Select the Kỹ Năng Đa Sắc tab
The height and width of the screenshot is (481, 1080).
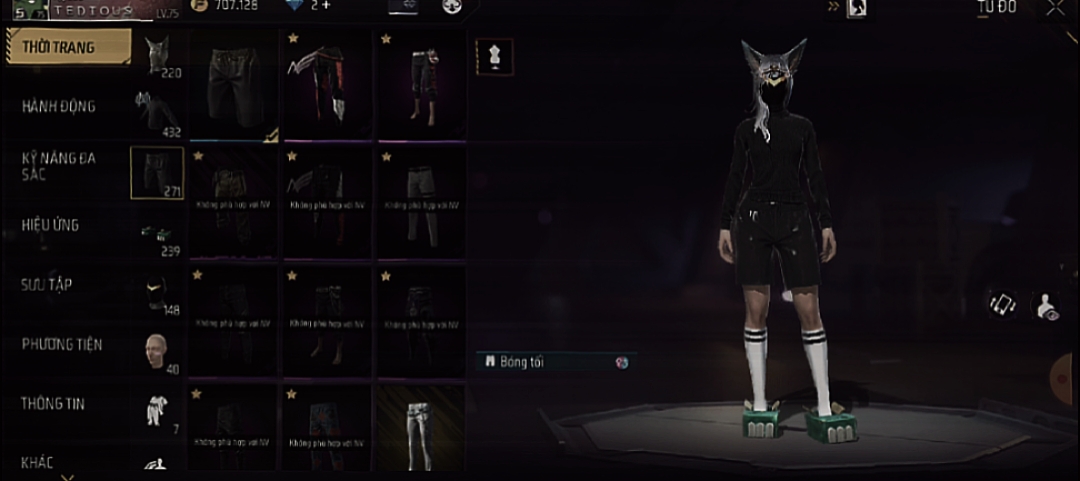click(62, 166)
